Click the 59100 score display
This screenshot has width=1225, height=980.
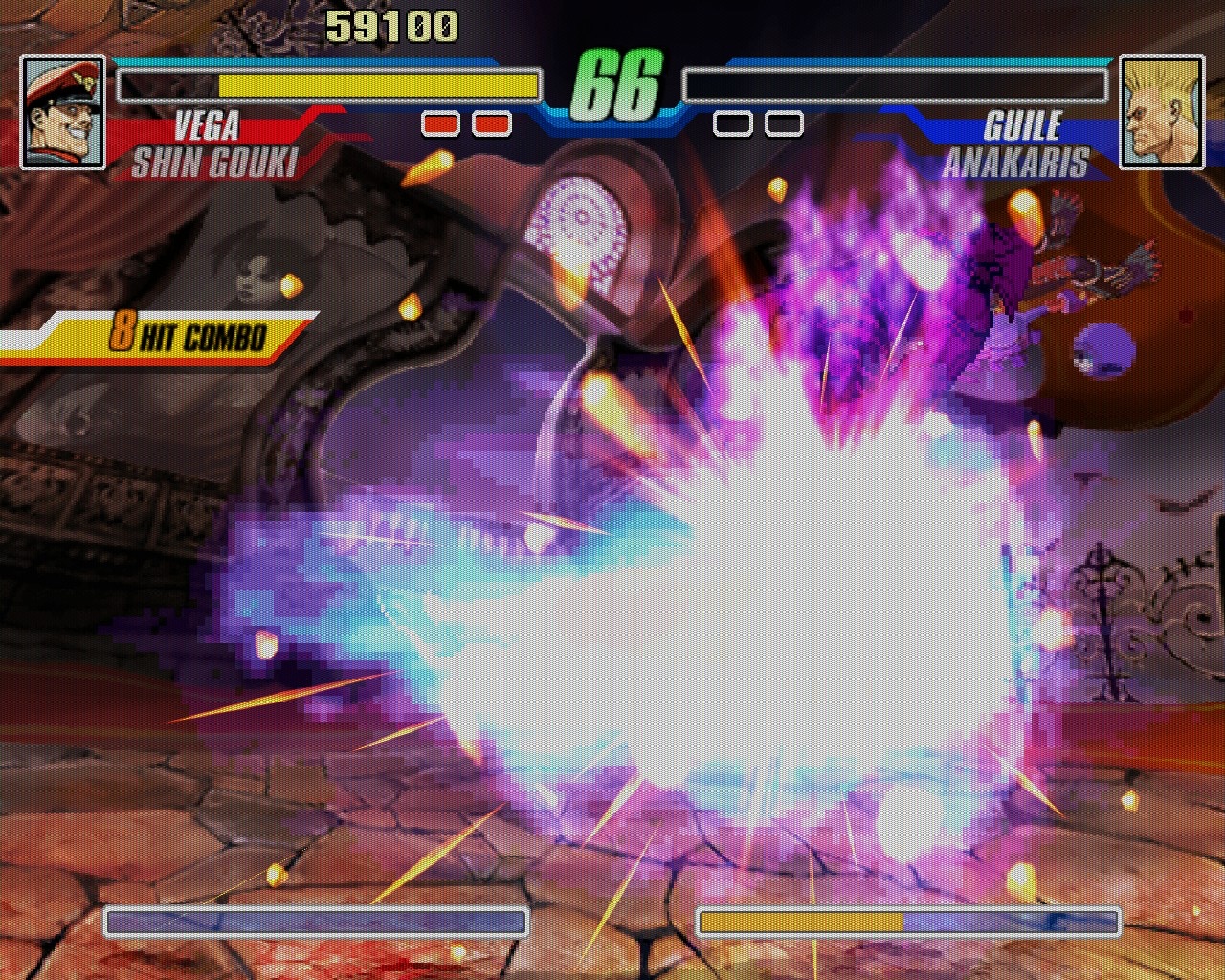[391, 25]
